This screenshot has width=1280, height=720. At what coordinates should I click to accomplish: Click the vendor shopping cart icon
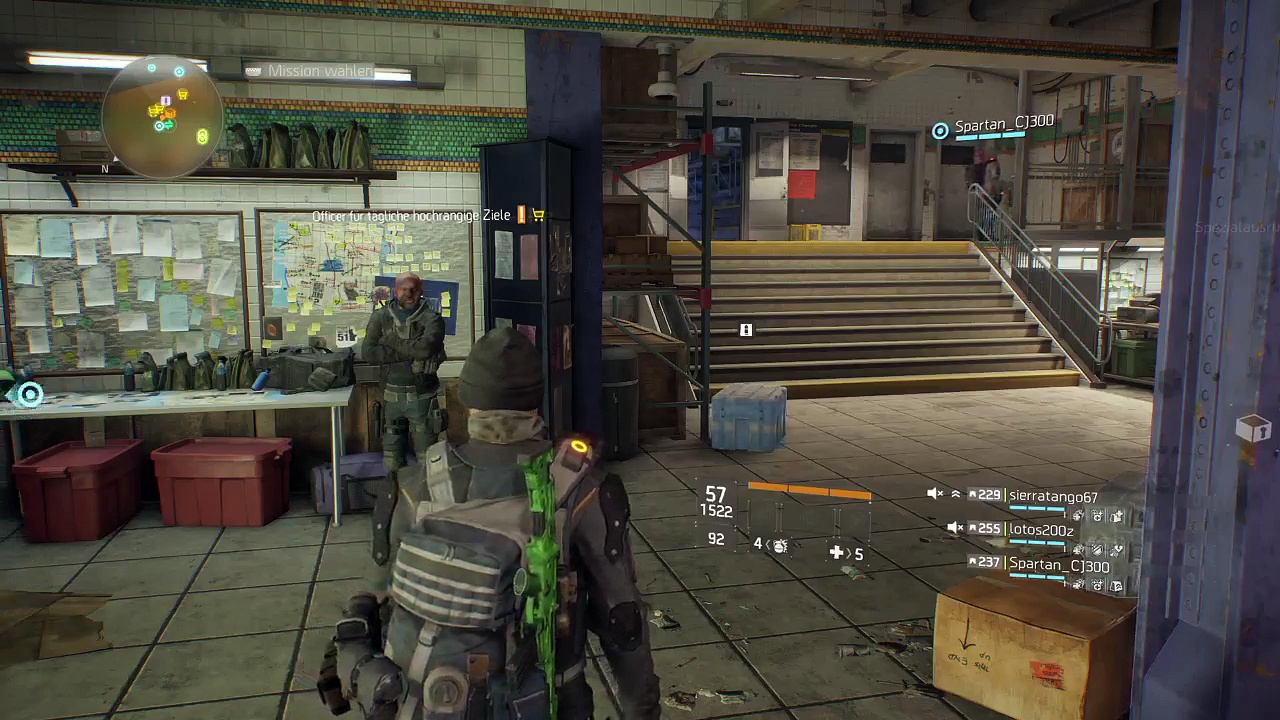point(539,215)
